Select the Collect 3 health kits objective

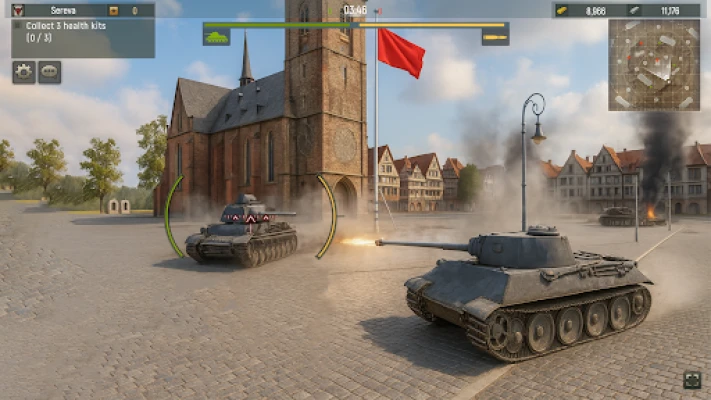tap(68, 32)
